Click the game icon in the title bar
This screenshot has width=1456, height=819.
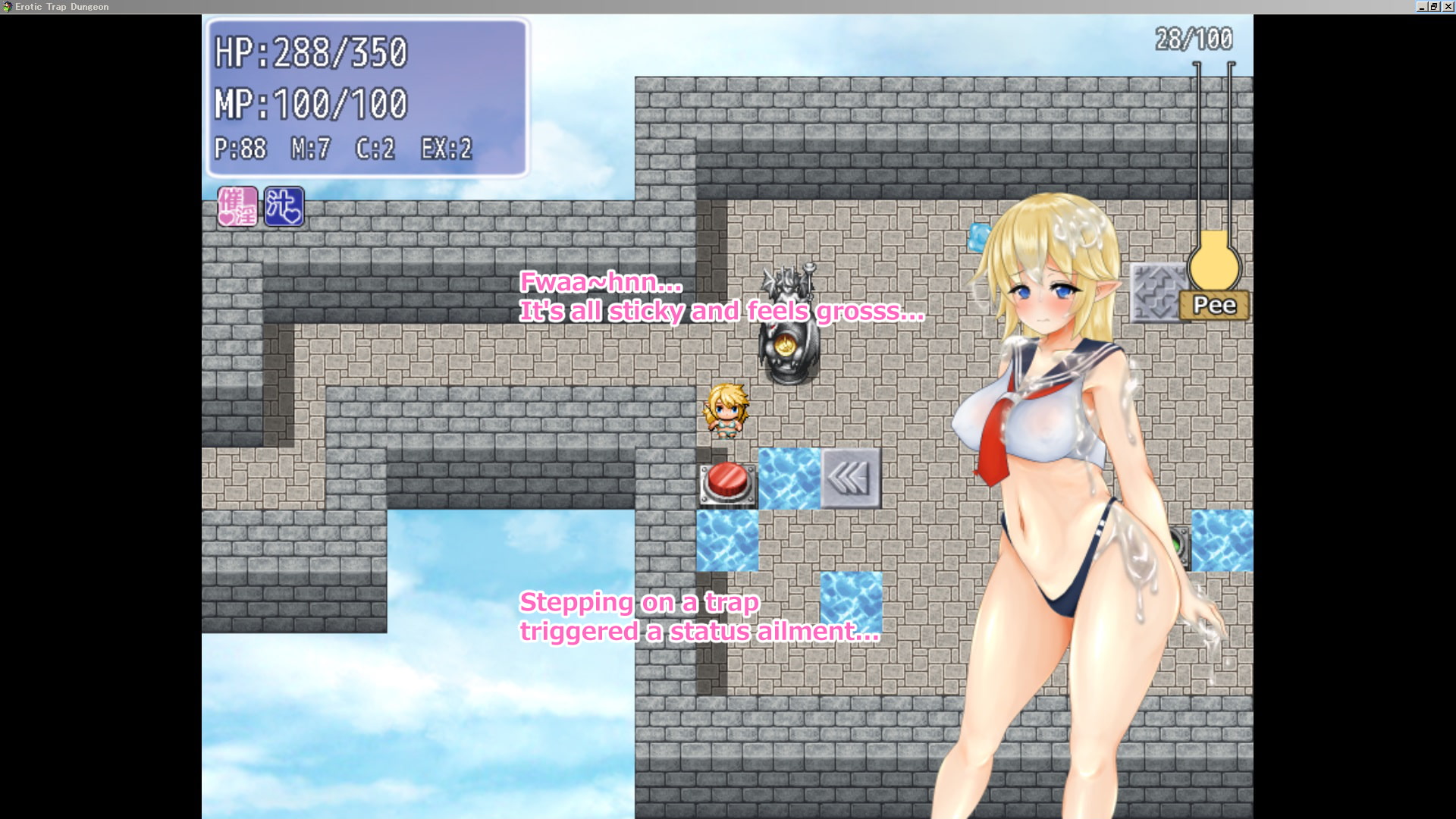6,6
